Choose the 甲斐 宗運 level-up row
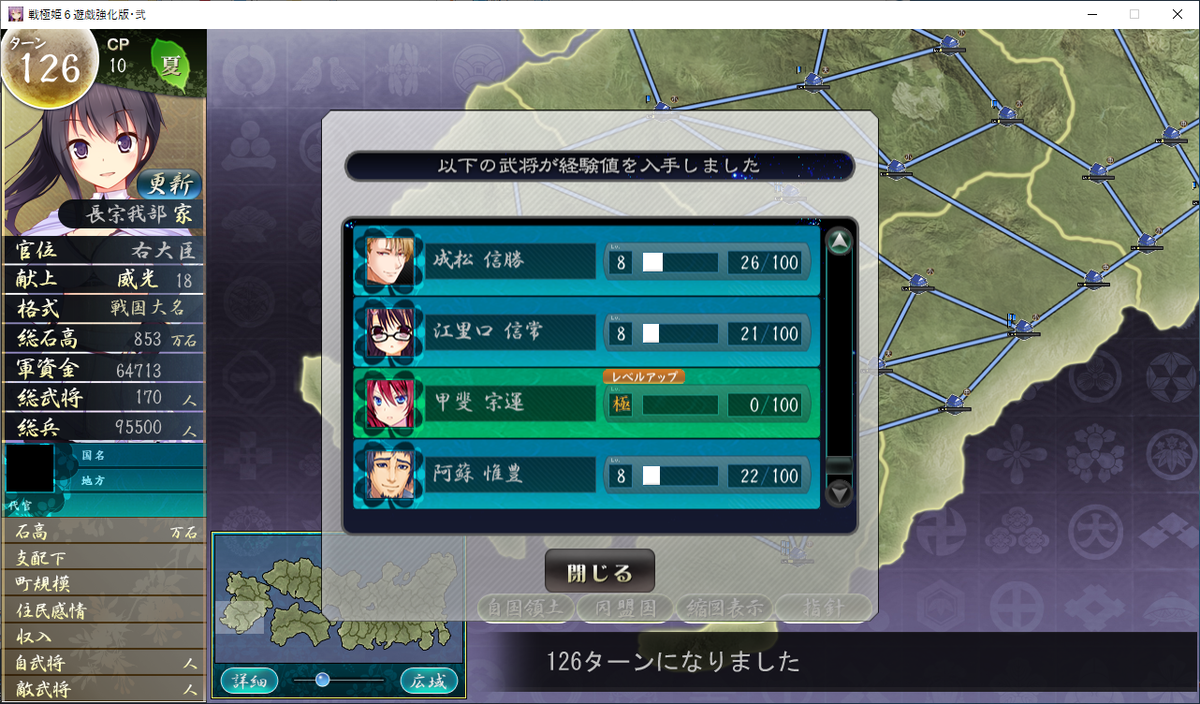1200x704 pixels. (x=586, y=404)
